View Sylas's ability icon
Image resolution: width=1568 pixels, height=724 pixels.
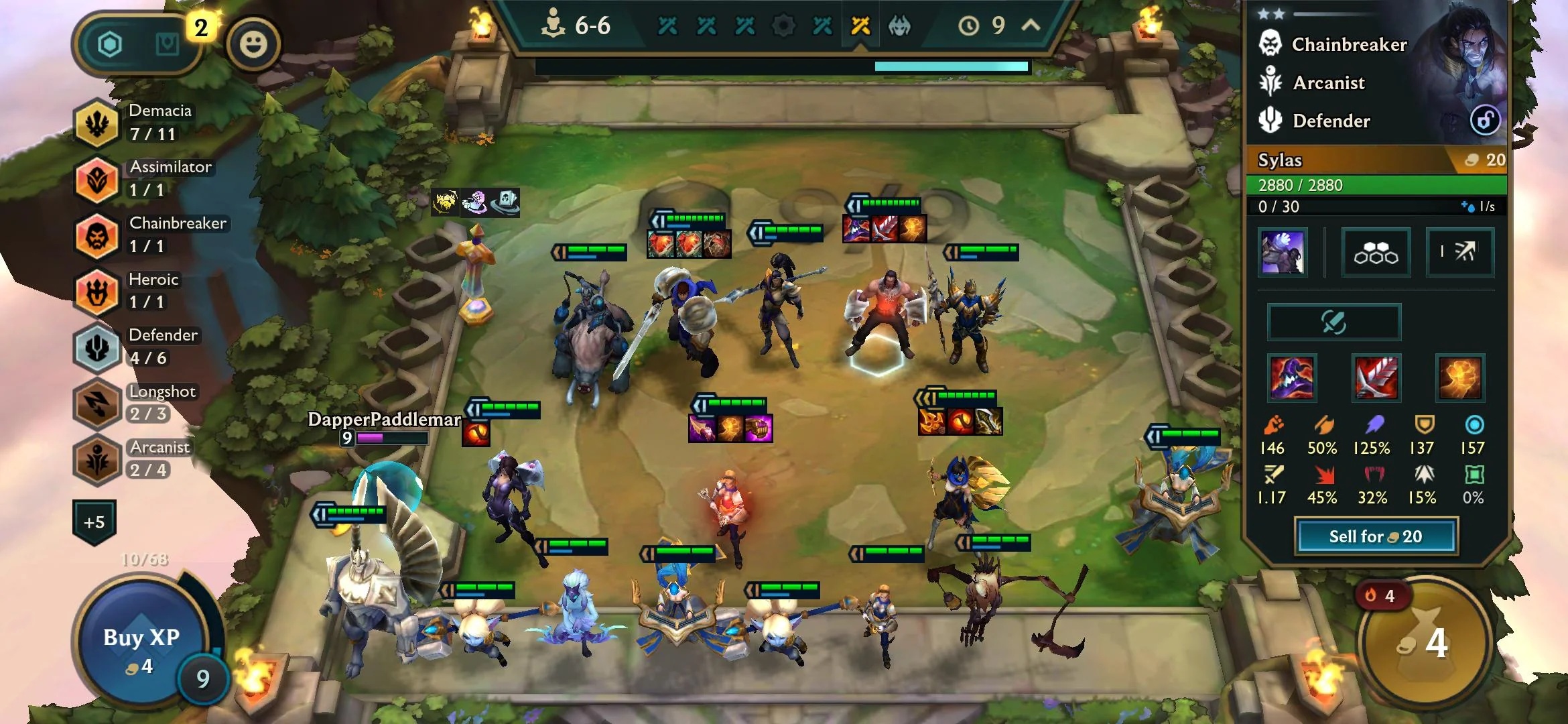tap(1282, 252)
